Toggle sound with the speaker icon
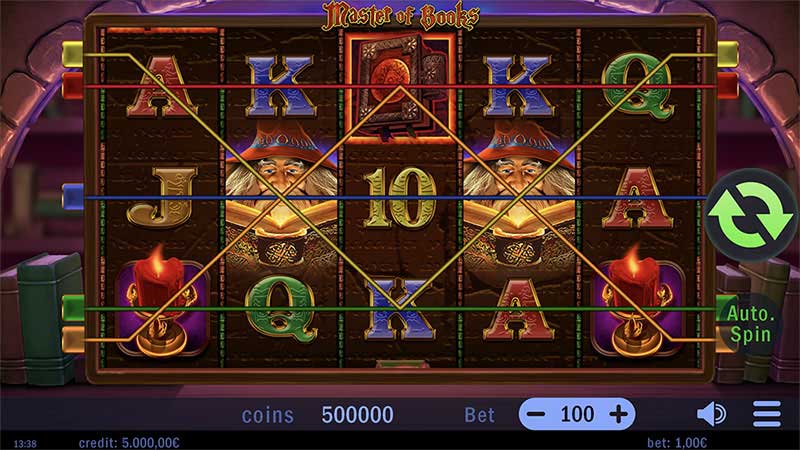 711,414
